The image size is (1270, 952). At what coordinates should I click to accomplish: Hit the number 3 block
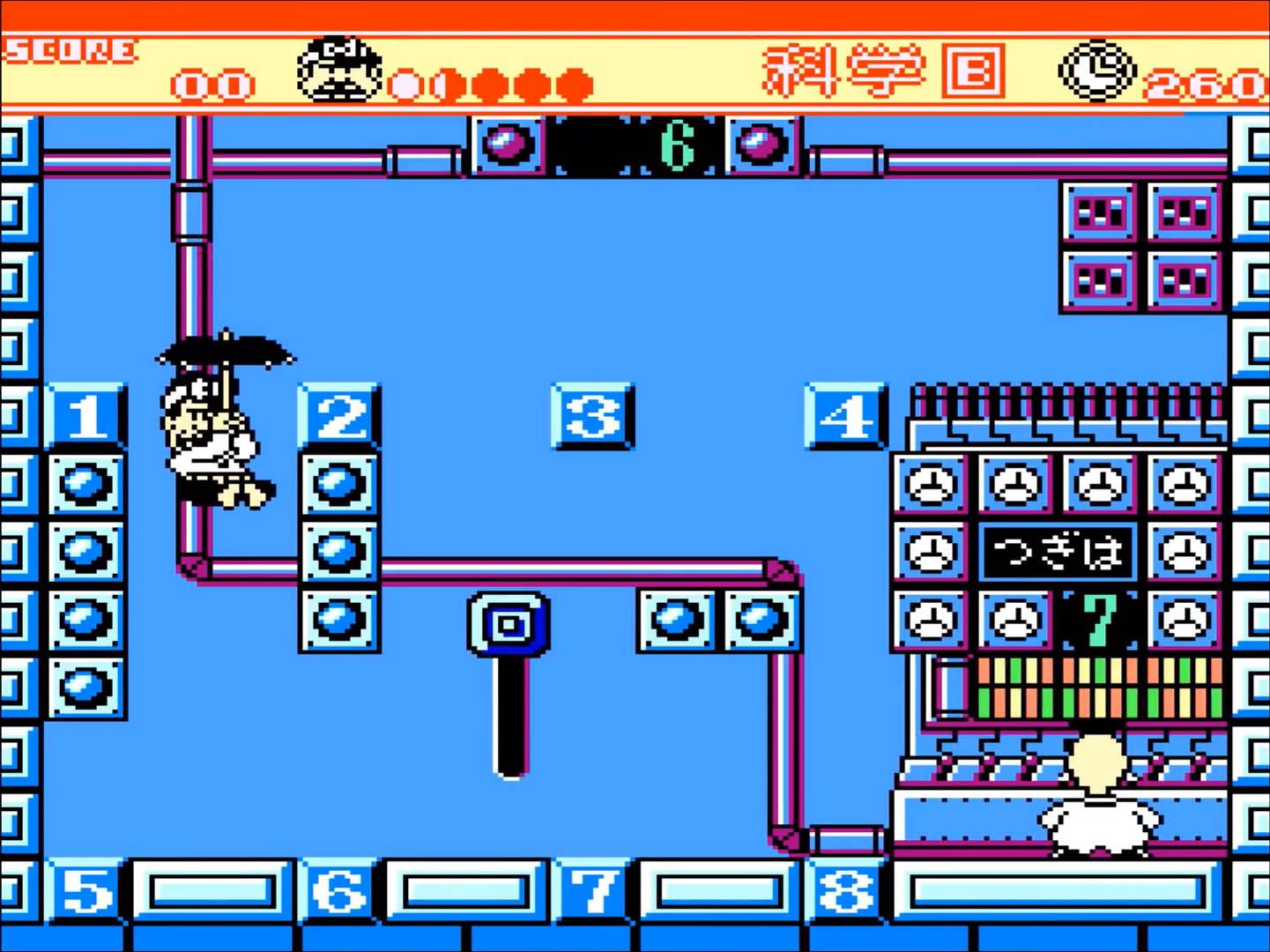(x=592, y=417)
